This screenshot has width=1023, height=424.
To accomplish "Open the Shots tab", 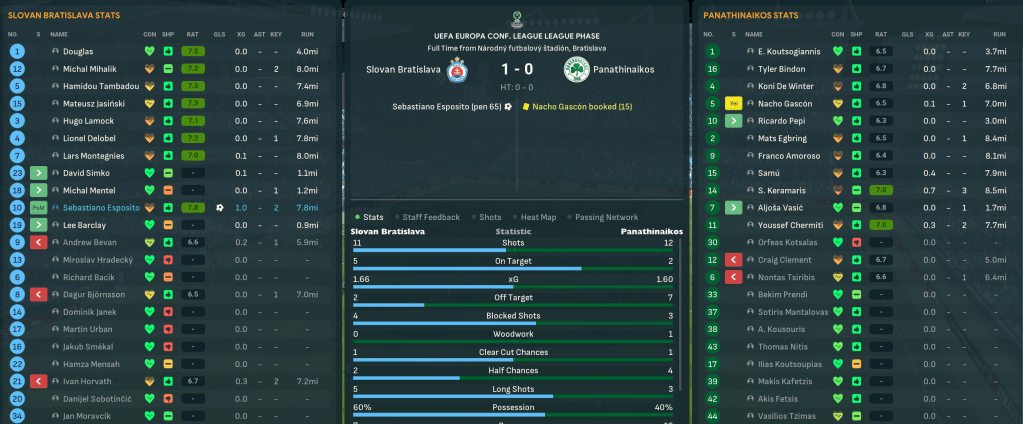I will [490, 217].
